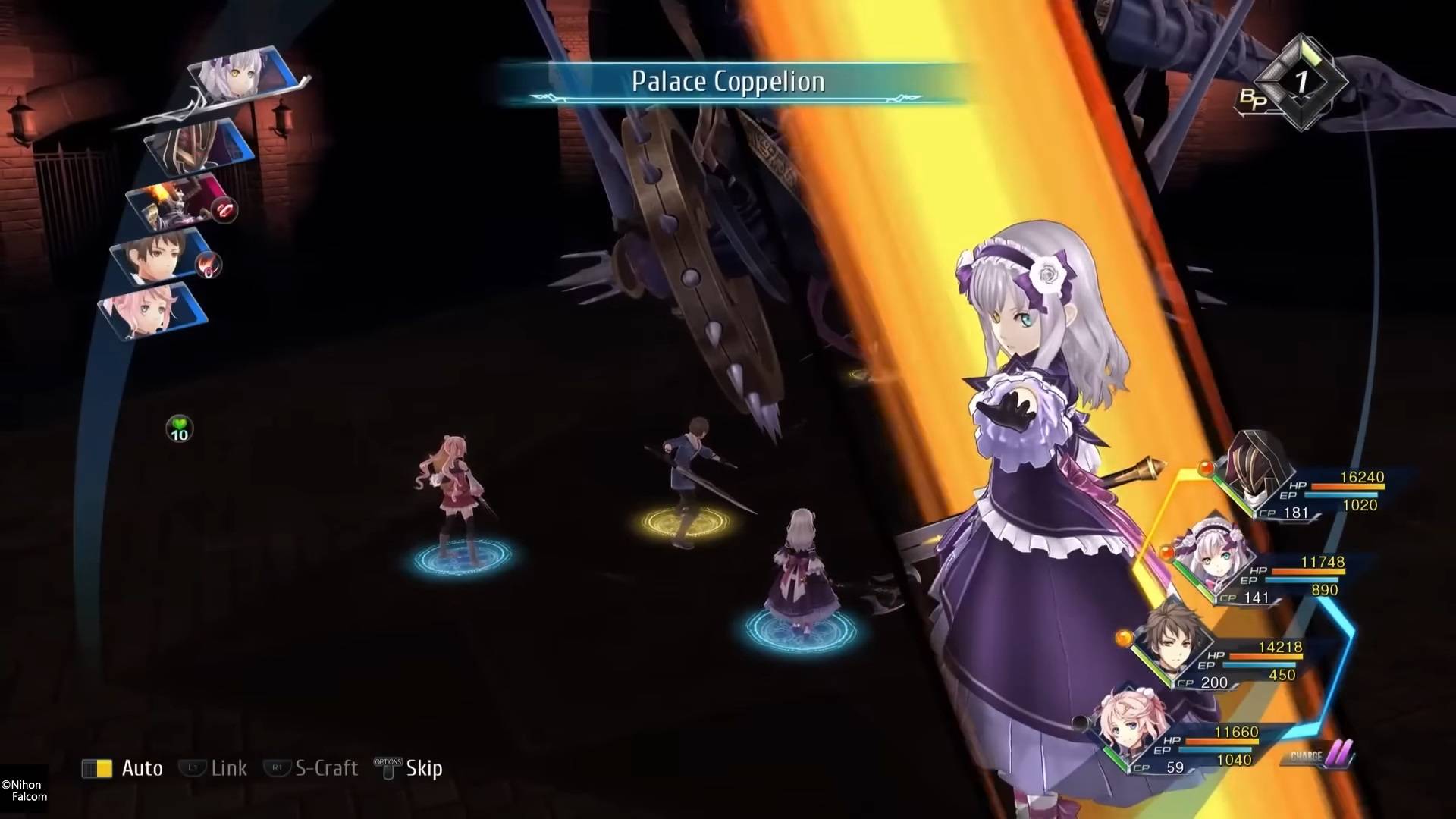Choose the Link command
This screenshot has width=1456, height=819.
click(214, 768)
